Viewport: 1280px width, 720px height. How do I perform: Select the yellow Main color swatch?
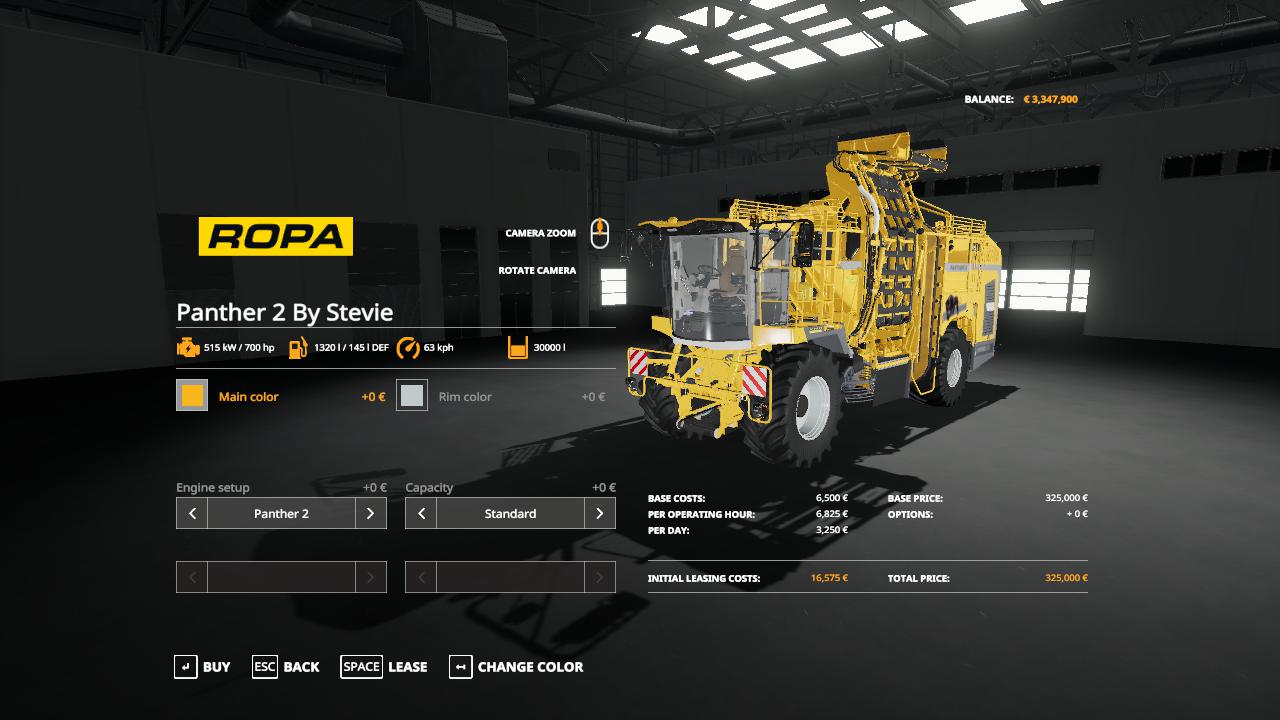(192, 396)
